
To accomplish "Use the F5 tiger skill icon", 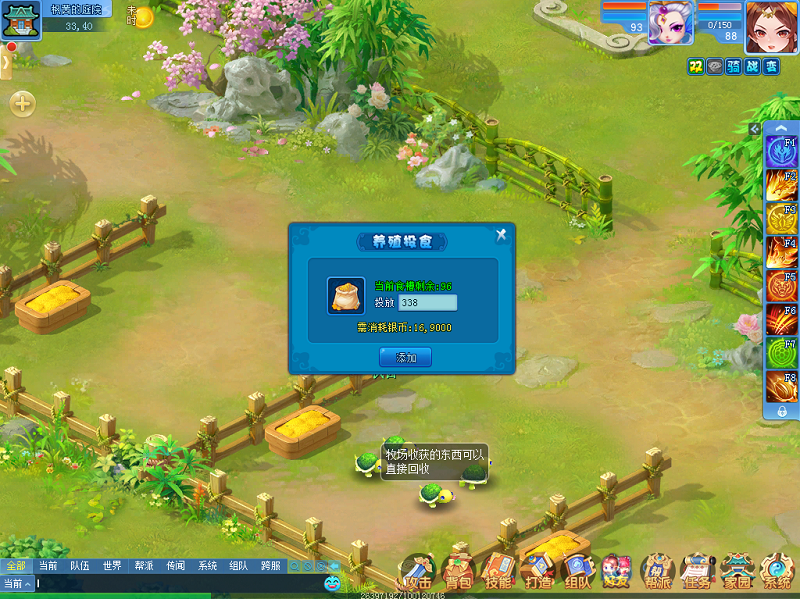I will [781, 287].
